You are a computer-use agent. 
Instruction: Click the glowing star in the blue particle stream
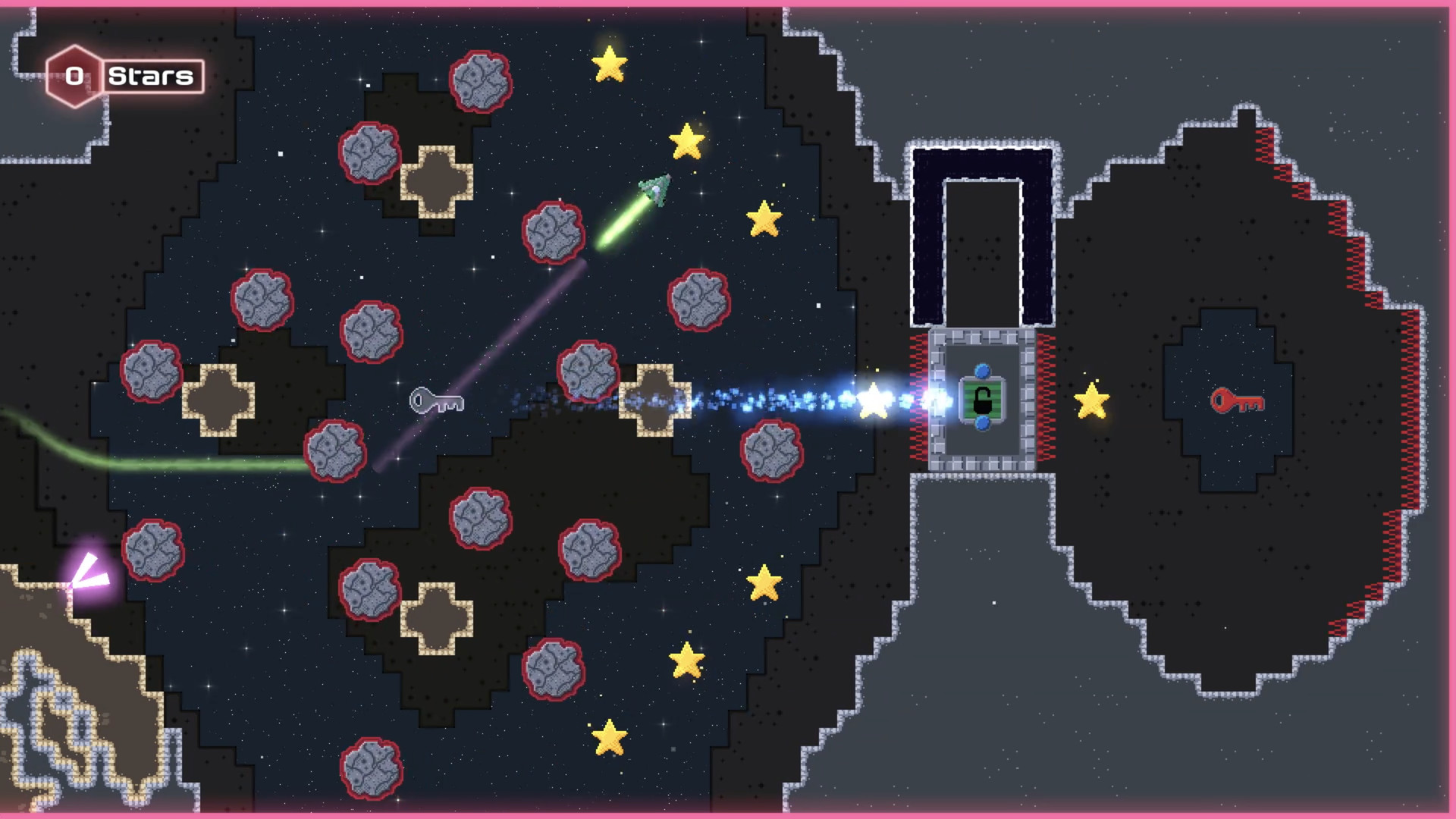click(874, 400)
